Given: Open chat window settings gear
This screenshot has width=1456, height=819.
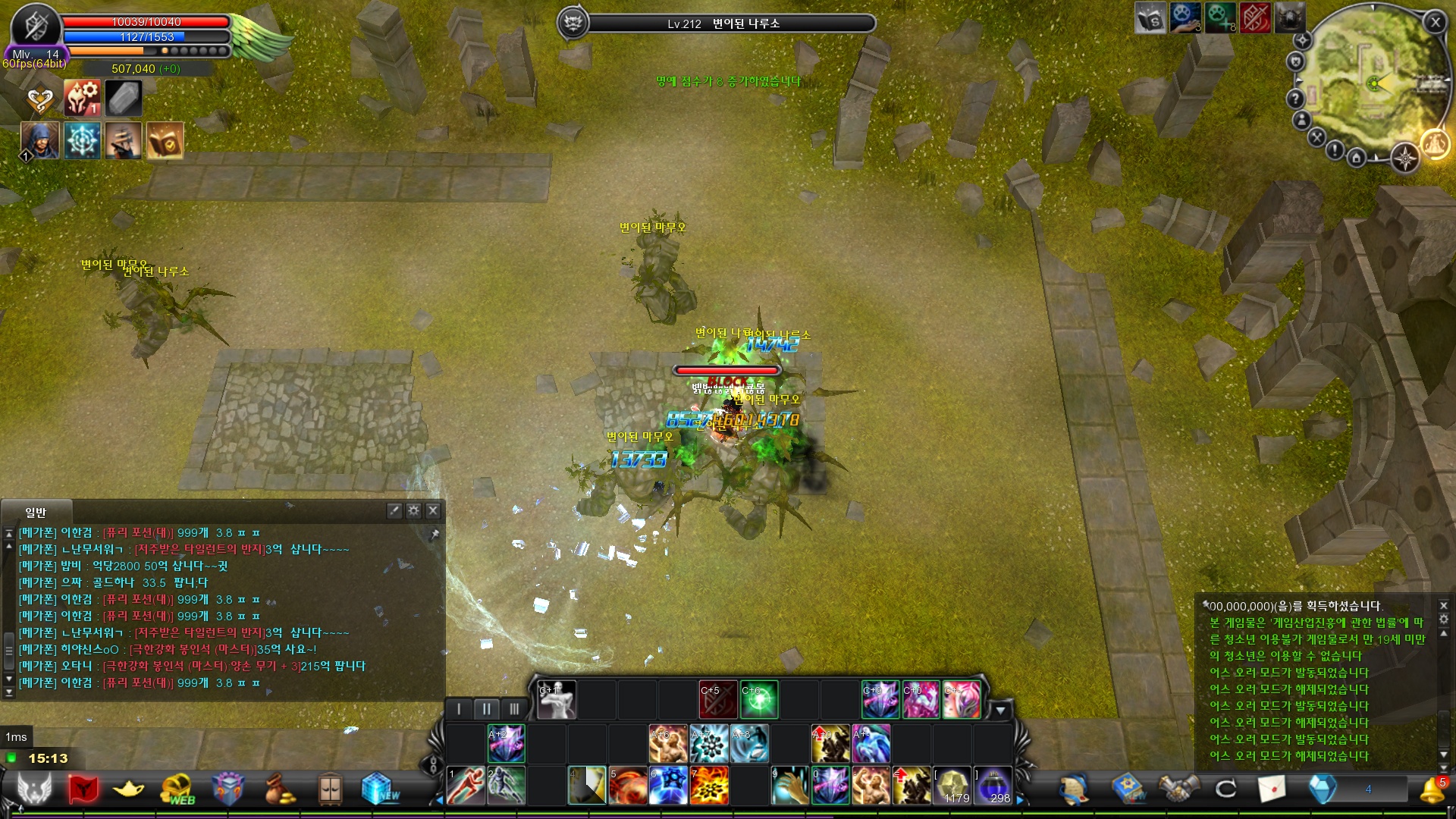Looking at the screenshot, I should coord(413,510).
